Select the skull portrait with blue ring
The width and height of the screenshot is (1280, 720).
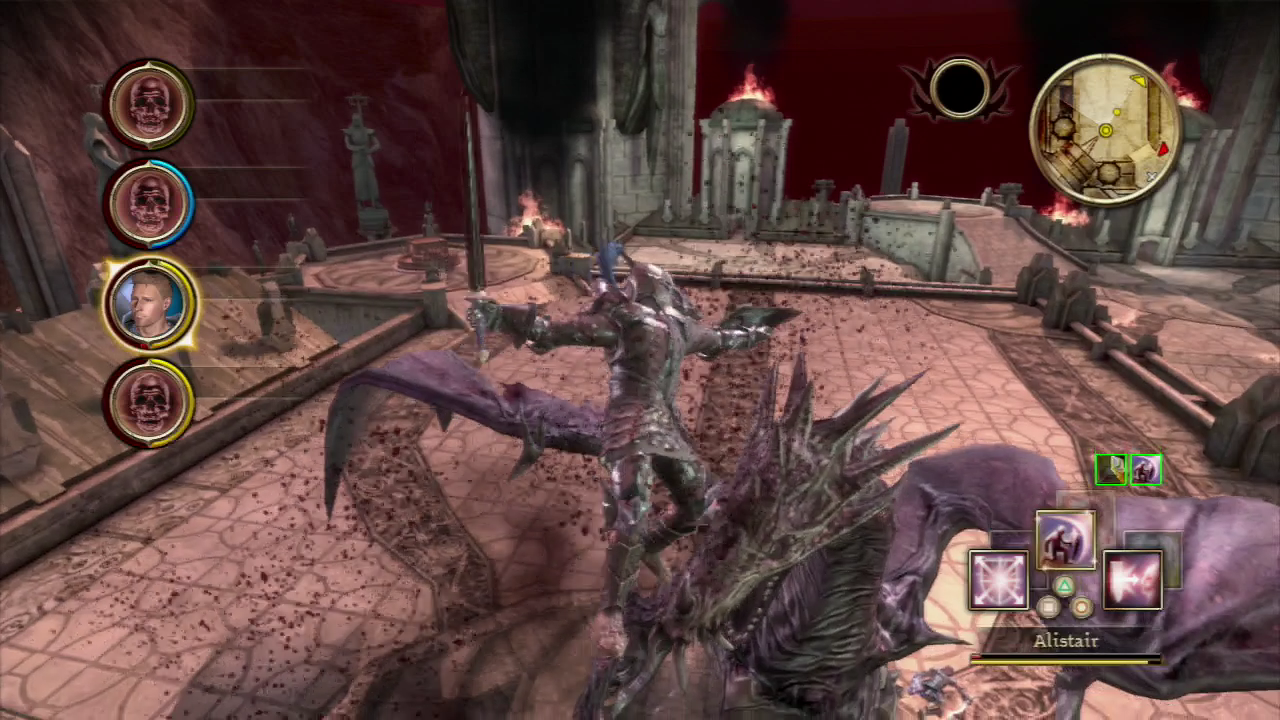[x=150, y=203]
